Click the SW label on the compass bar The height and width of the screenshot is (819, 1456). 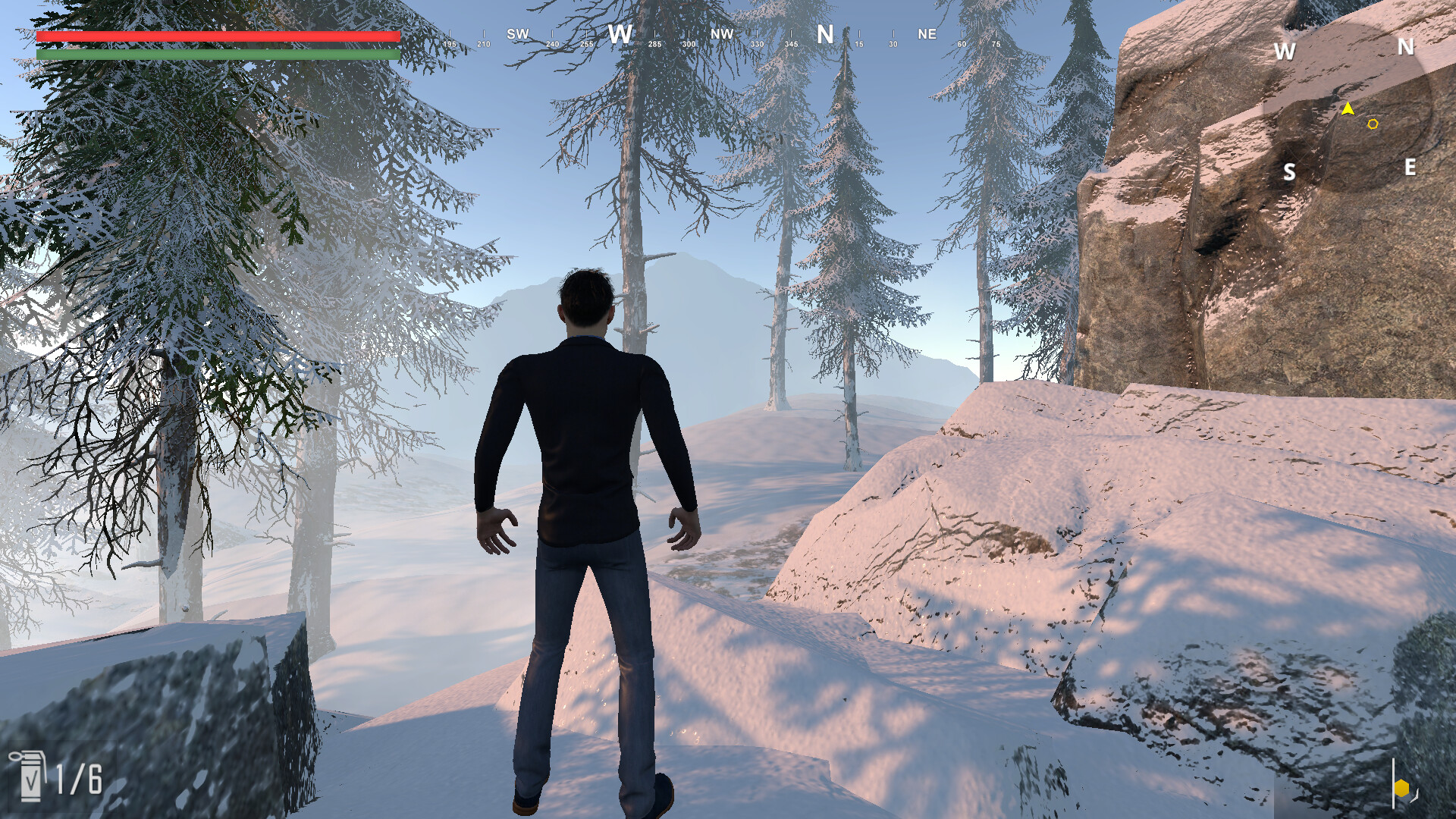coord(519,34)
